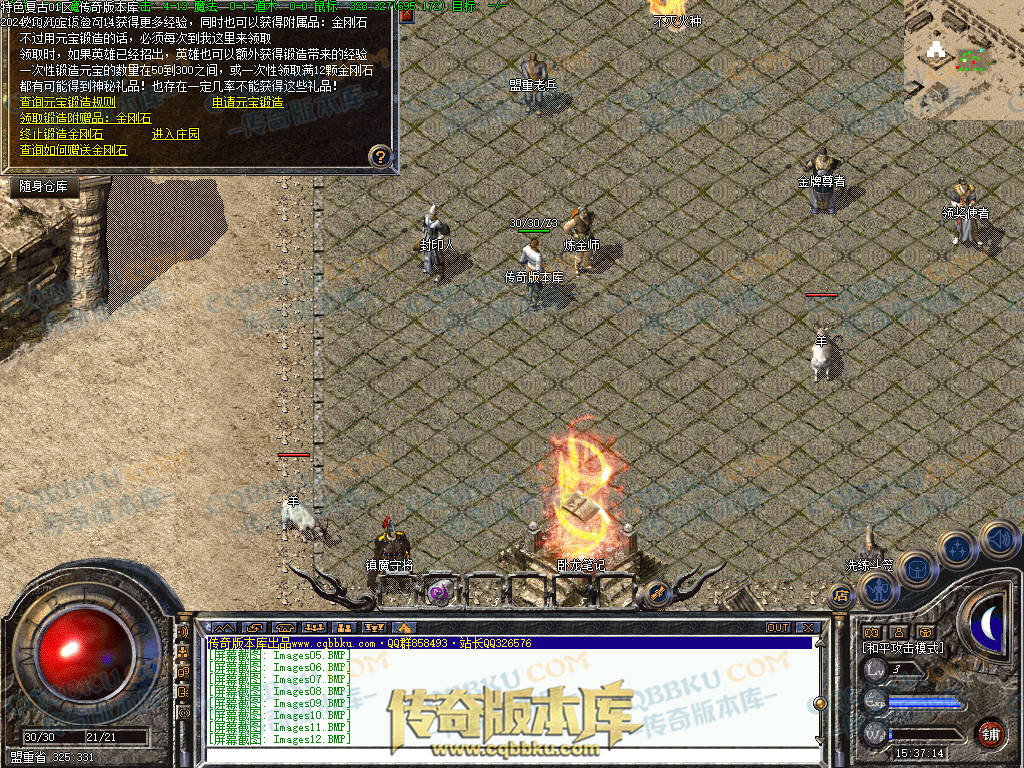Open 查询如何赠送金刚石 link
This screenshot has width=1024, height=768.
[74, 151]
